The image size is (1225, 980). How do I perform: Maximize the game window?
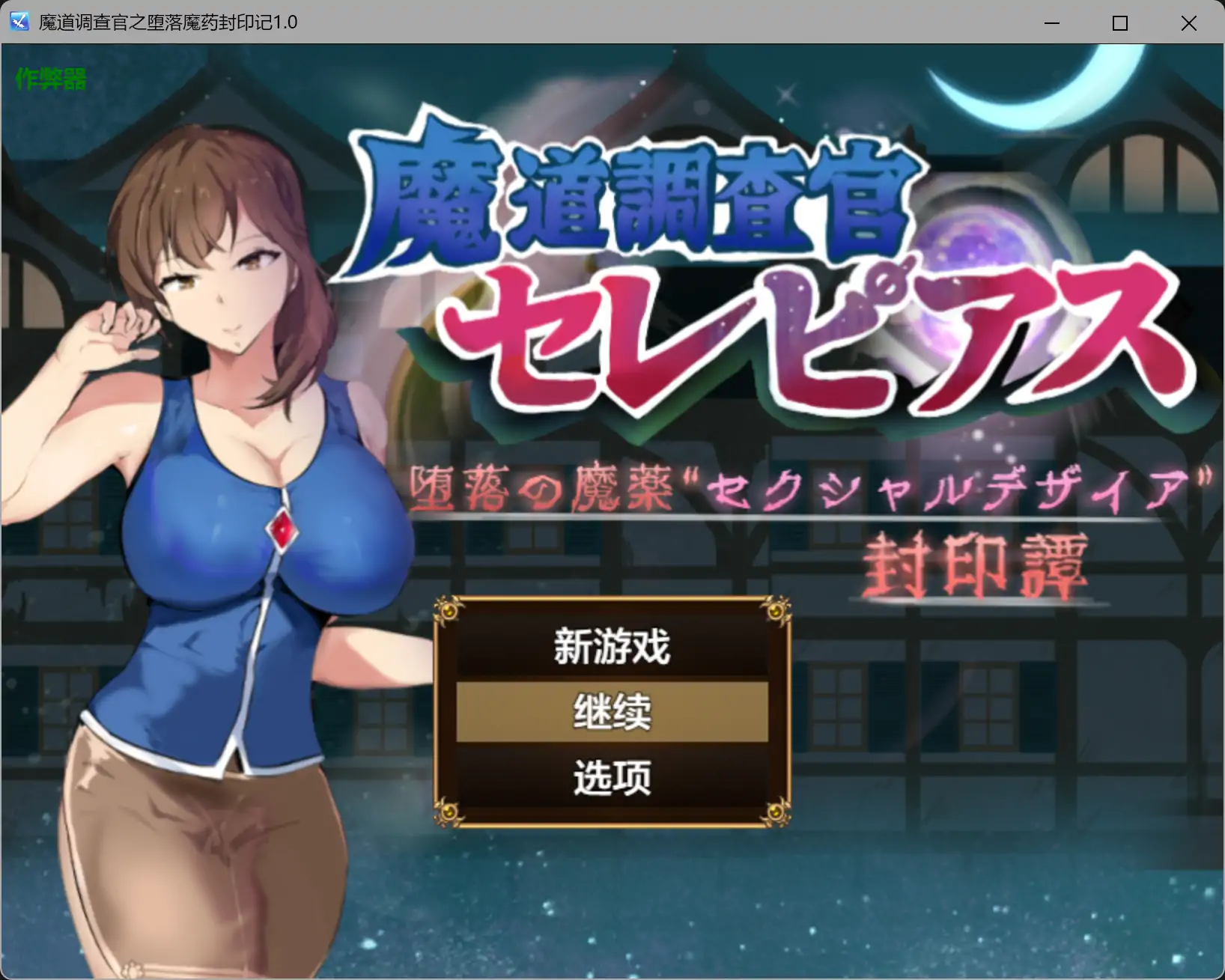[1120, 23]
